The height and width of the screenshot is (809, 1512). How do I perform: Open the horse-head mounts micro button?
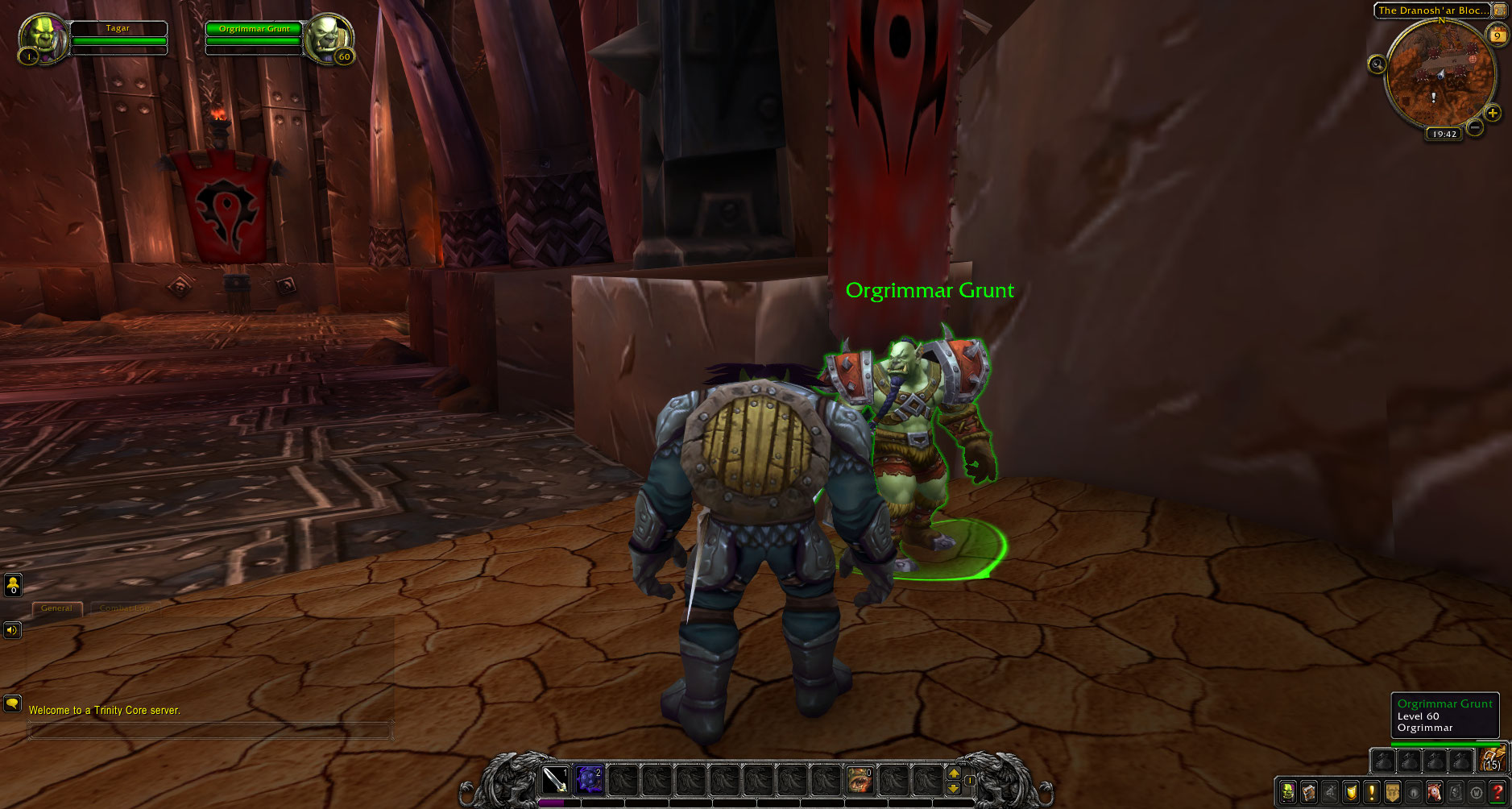(1434, 792)
